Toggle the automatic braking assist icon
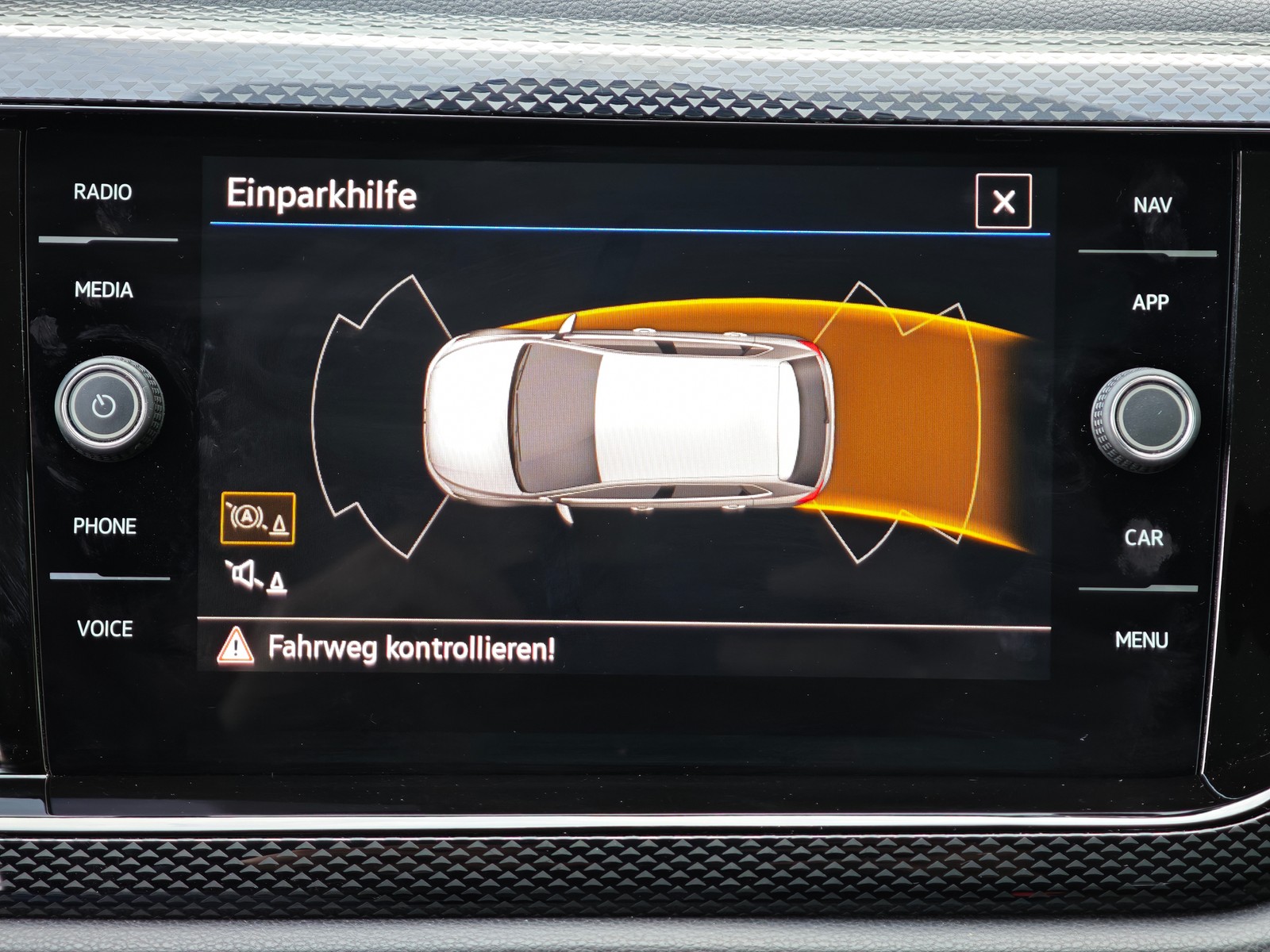1270x952 pixels. click(258, 519)
